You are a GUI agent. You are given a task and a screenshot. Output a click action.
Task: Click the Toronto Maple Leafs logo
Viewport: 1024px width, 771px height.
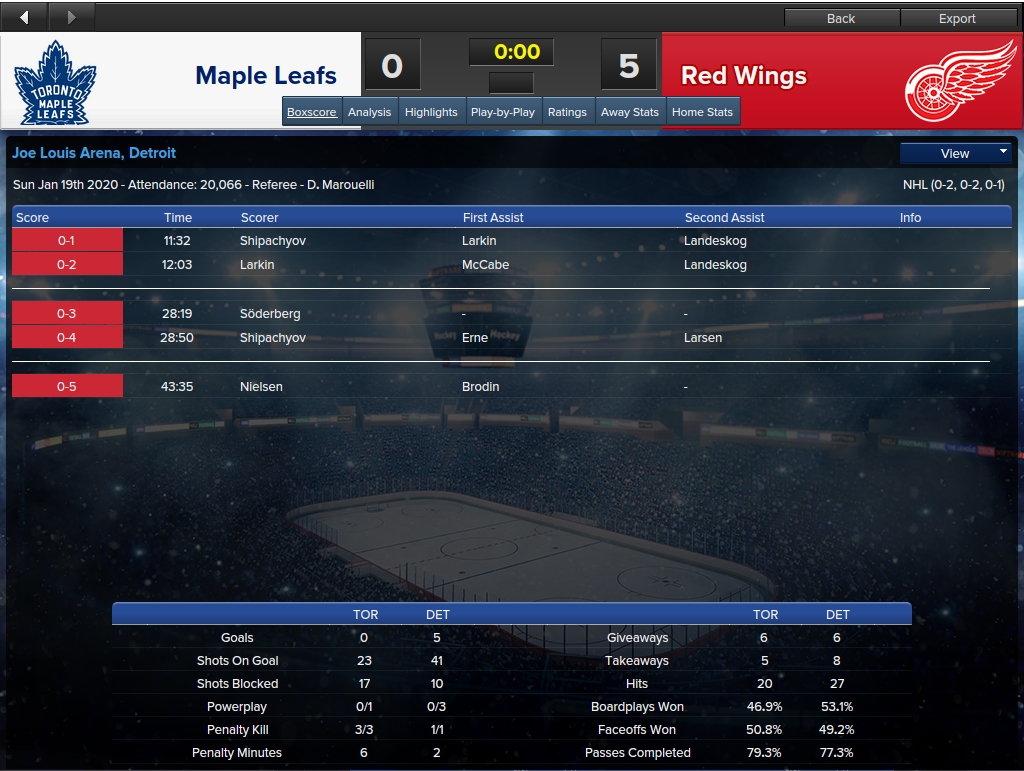tap(55, 81)
